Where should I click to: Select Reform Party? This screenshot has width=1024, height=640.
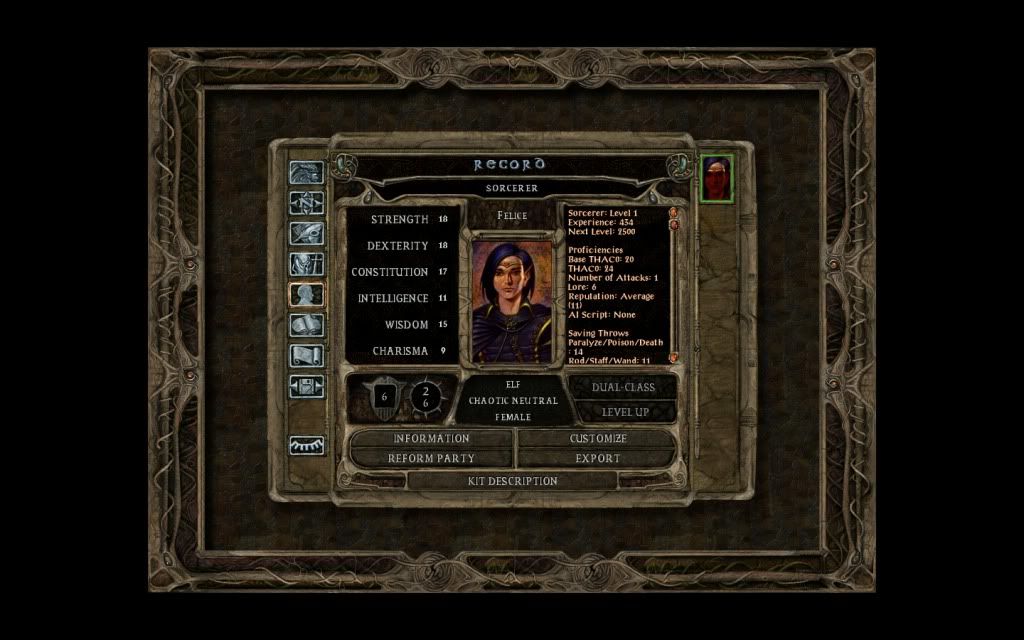[431, 458]
